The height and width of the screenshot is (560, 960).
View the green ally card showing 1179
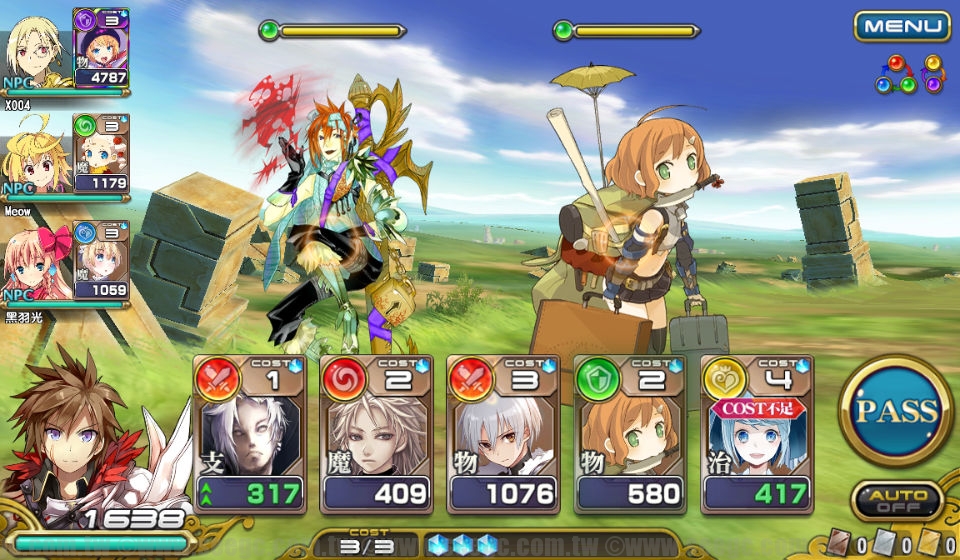click(101, 153)
